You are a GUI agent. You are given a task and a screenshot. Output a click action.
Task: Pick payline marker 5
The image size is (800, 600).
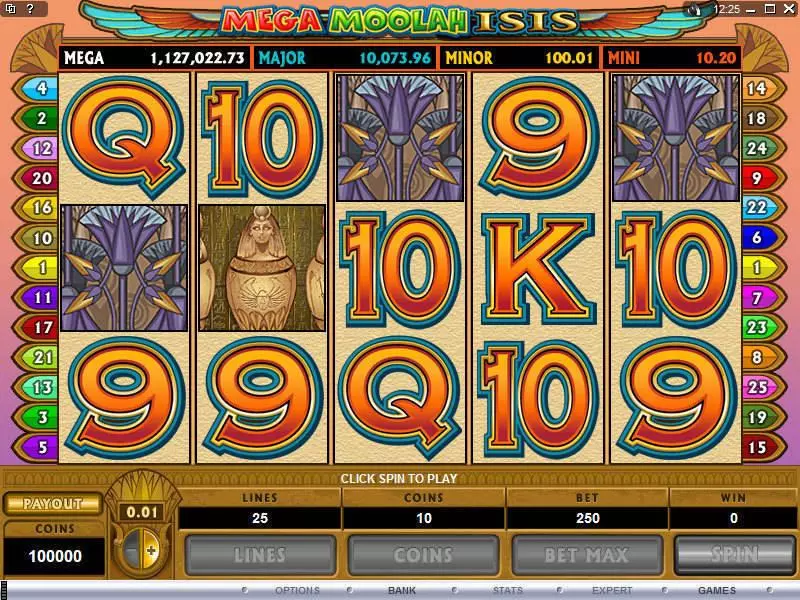point(41,447)
